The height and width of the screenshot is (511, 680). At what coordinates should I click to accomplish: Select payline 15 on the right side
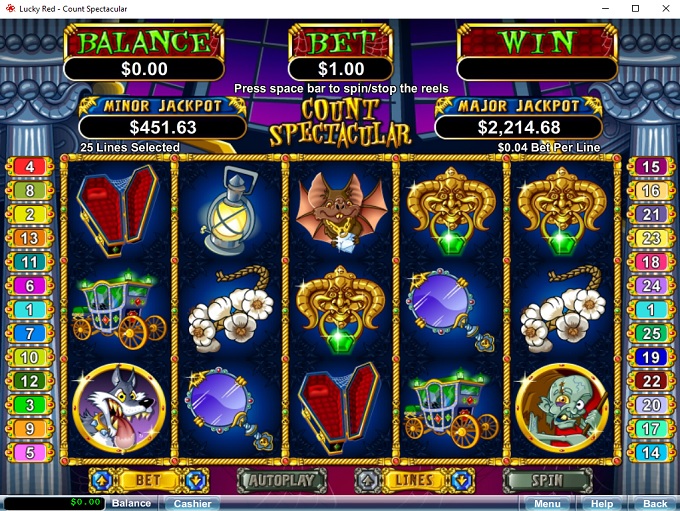point(650,167)
